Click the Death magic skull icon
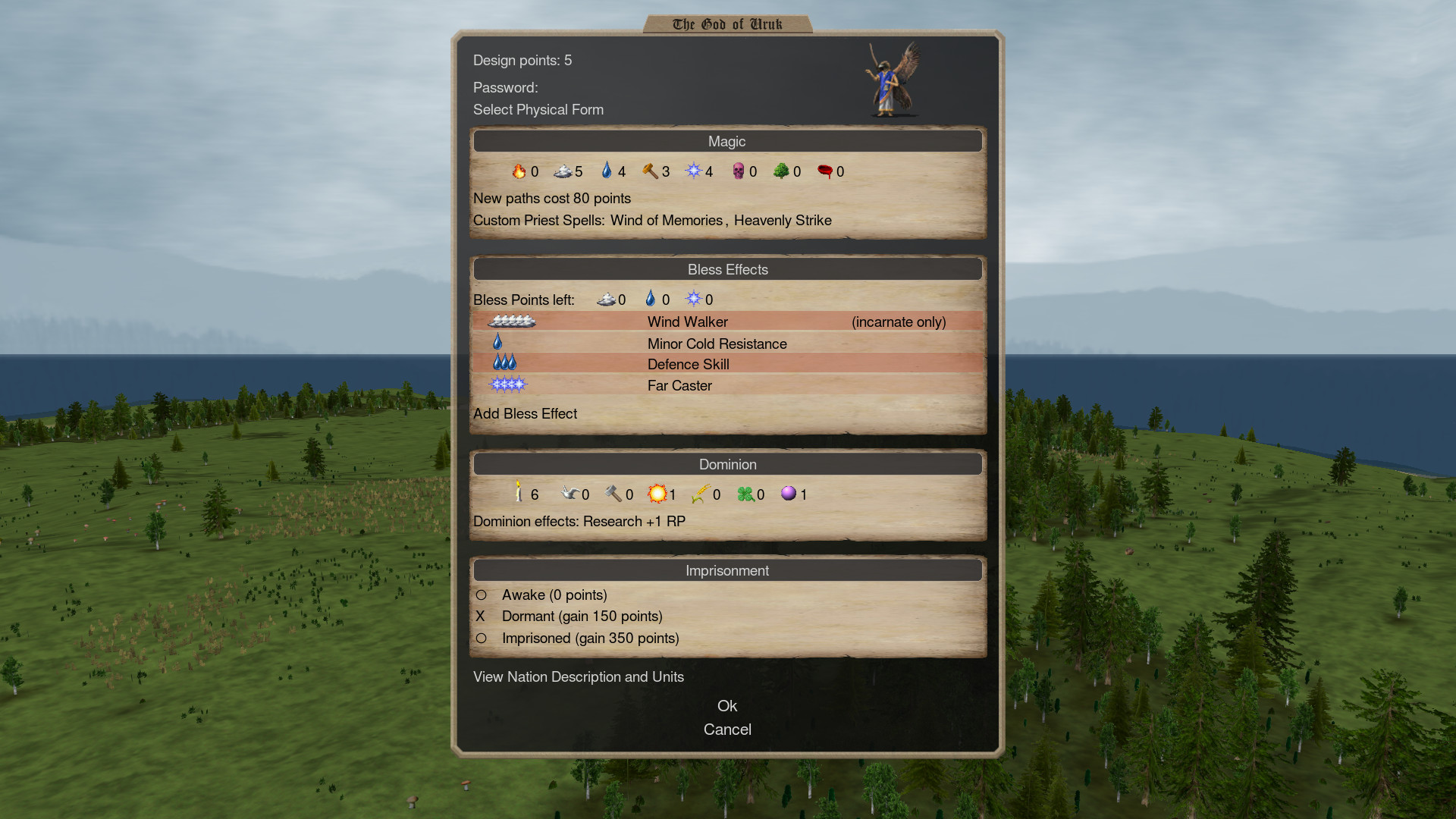Image resolution: width=1456 pixels, height=819 pixels. tap(737, 171)
